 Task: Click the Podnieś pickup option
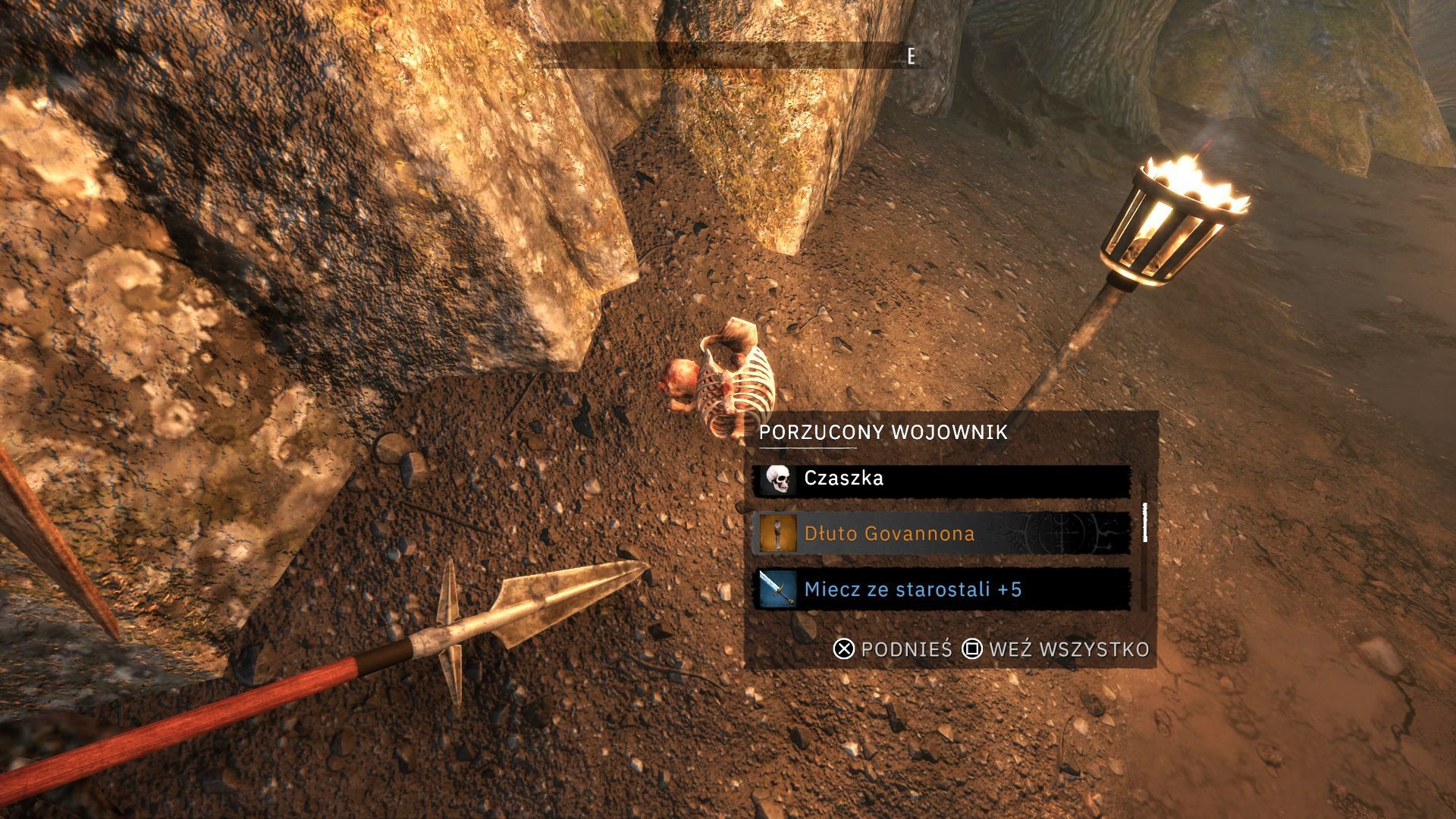pyautogui.click(x=893, y=650)
